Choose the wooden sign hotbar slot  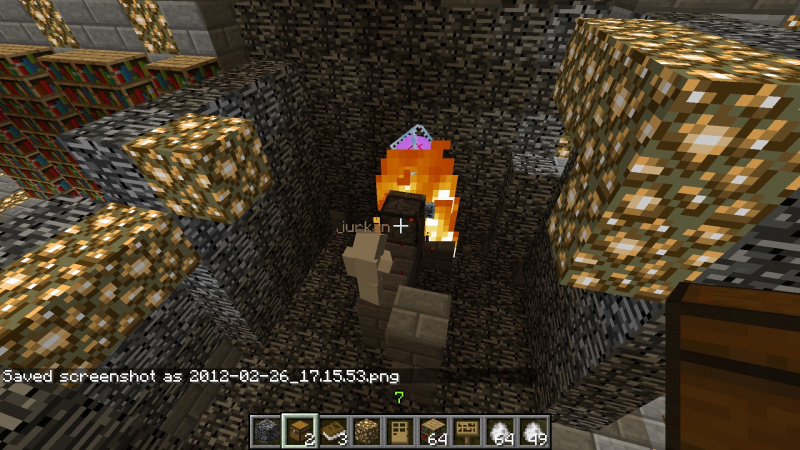point(468,431)
